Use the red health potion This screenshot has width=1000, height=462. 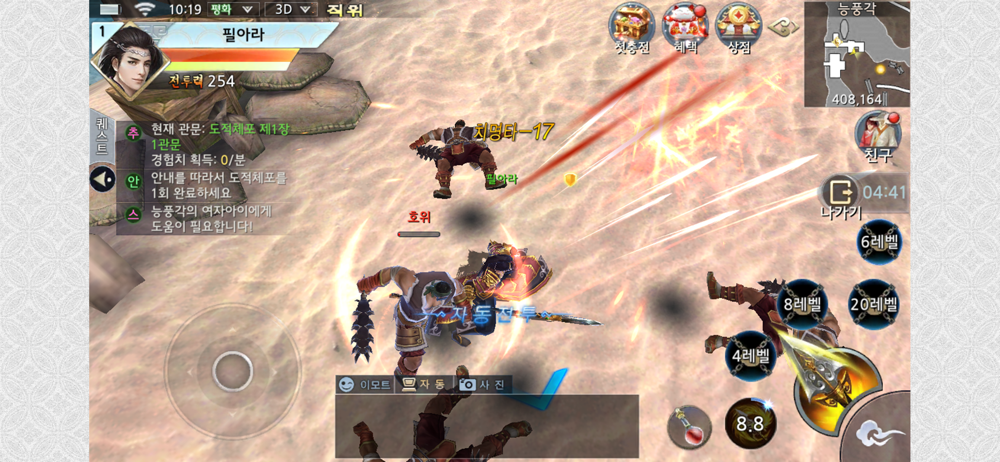point(691,423)
